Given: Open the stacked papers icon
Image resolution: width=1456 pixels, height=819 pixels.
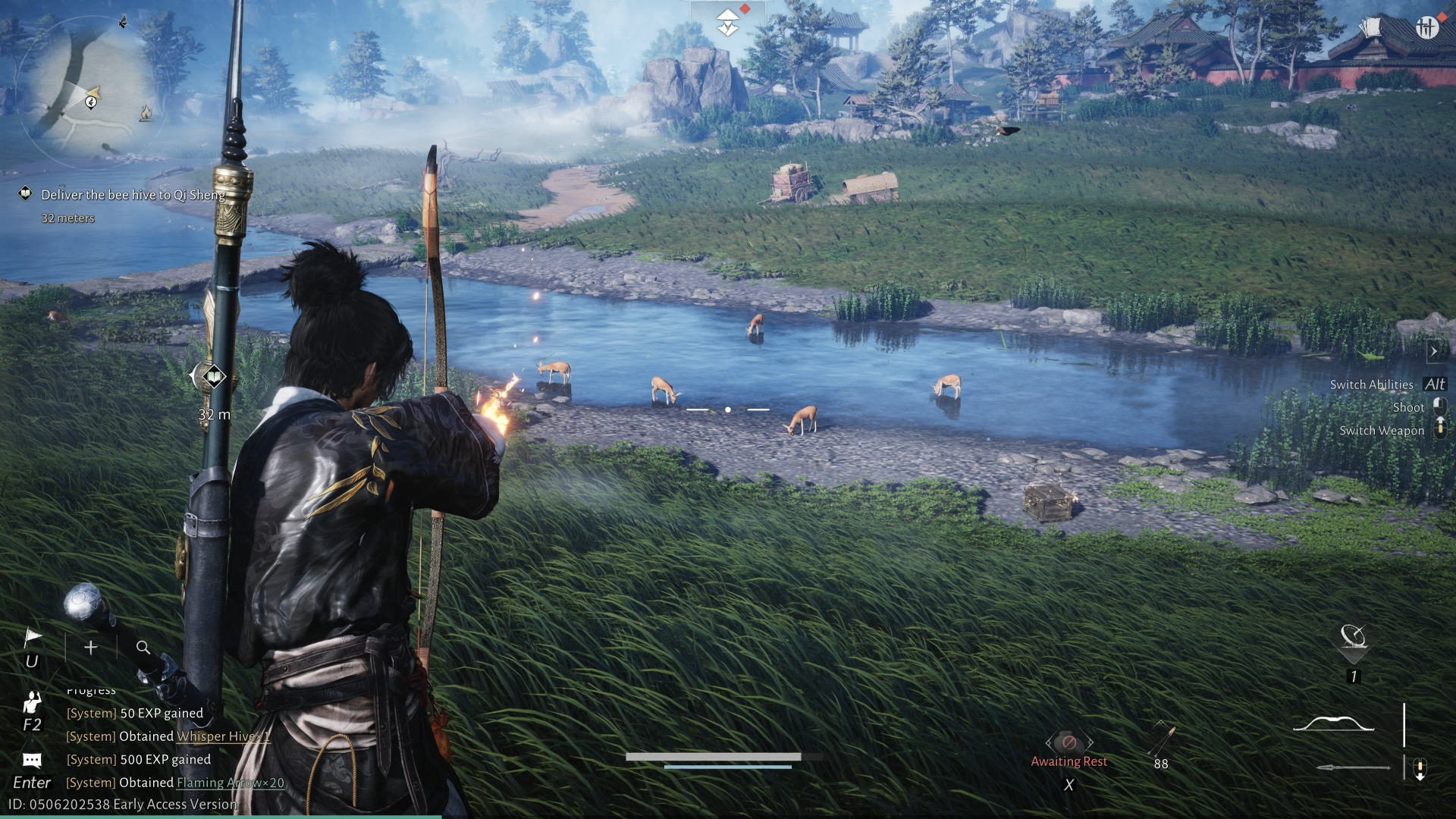Looking at the screenshot, I should pos(1370,28).
